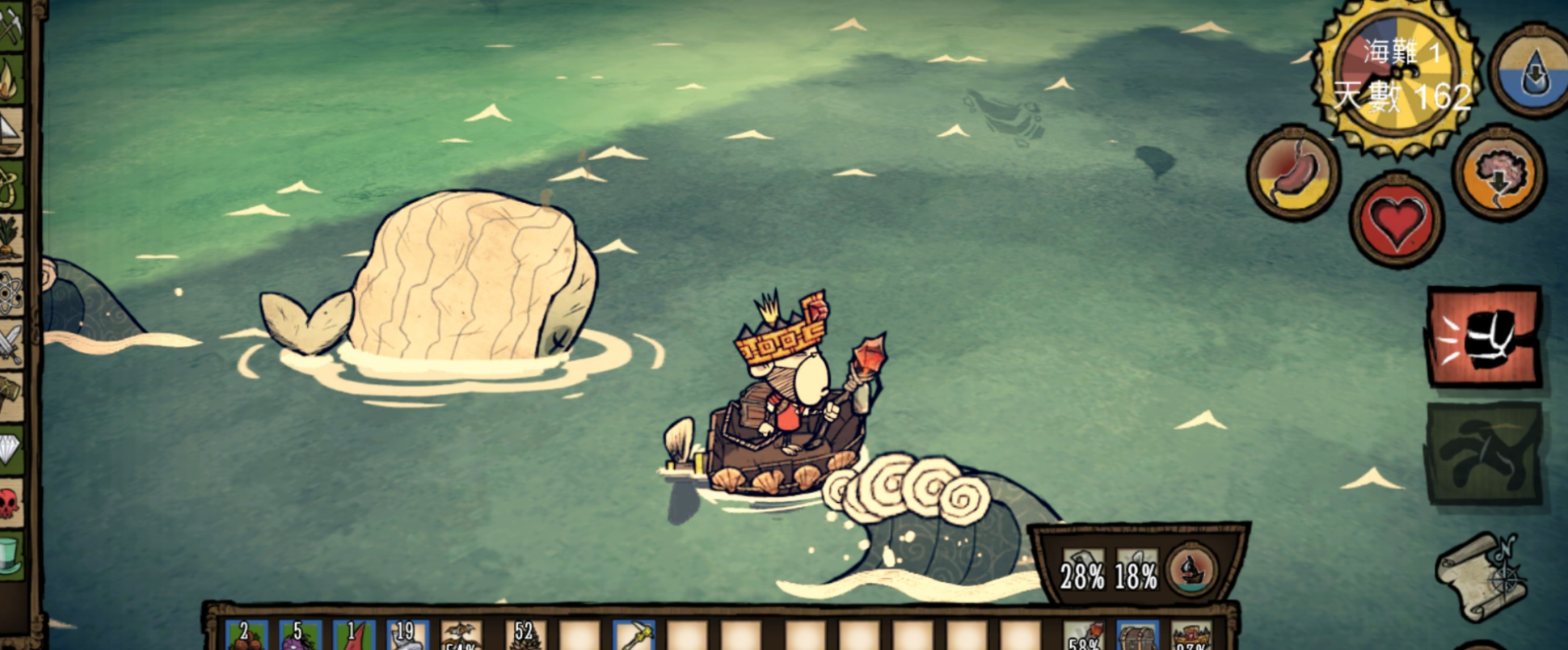This screenshot has height=650, width=1568.
Task: Open the Tools crafting tab
Action: [x=11, y=27]
